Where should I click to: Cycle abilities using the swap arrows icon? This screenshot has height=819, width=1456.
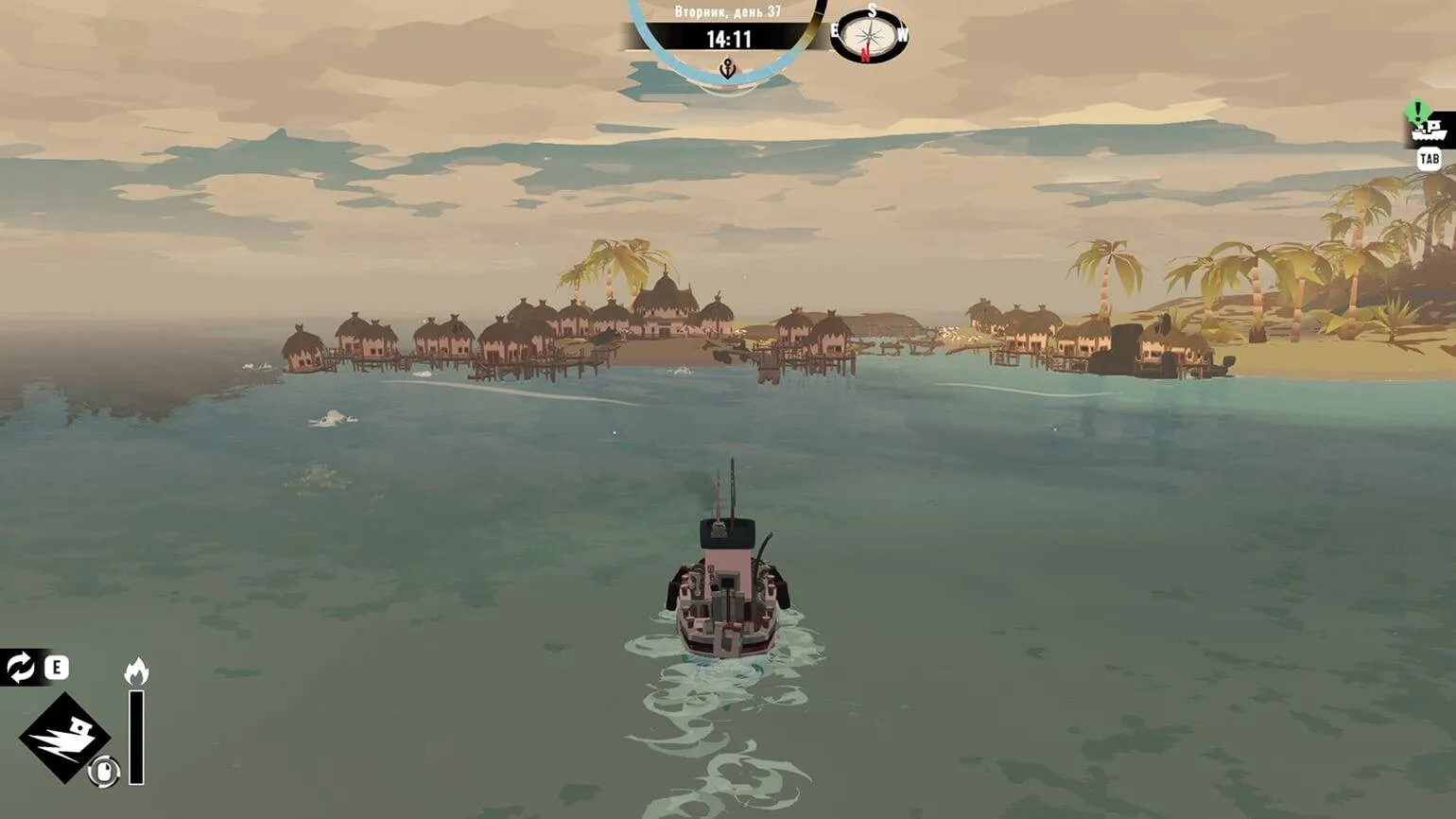20,668
